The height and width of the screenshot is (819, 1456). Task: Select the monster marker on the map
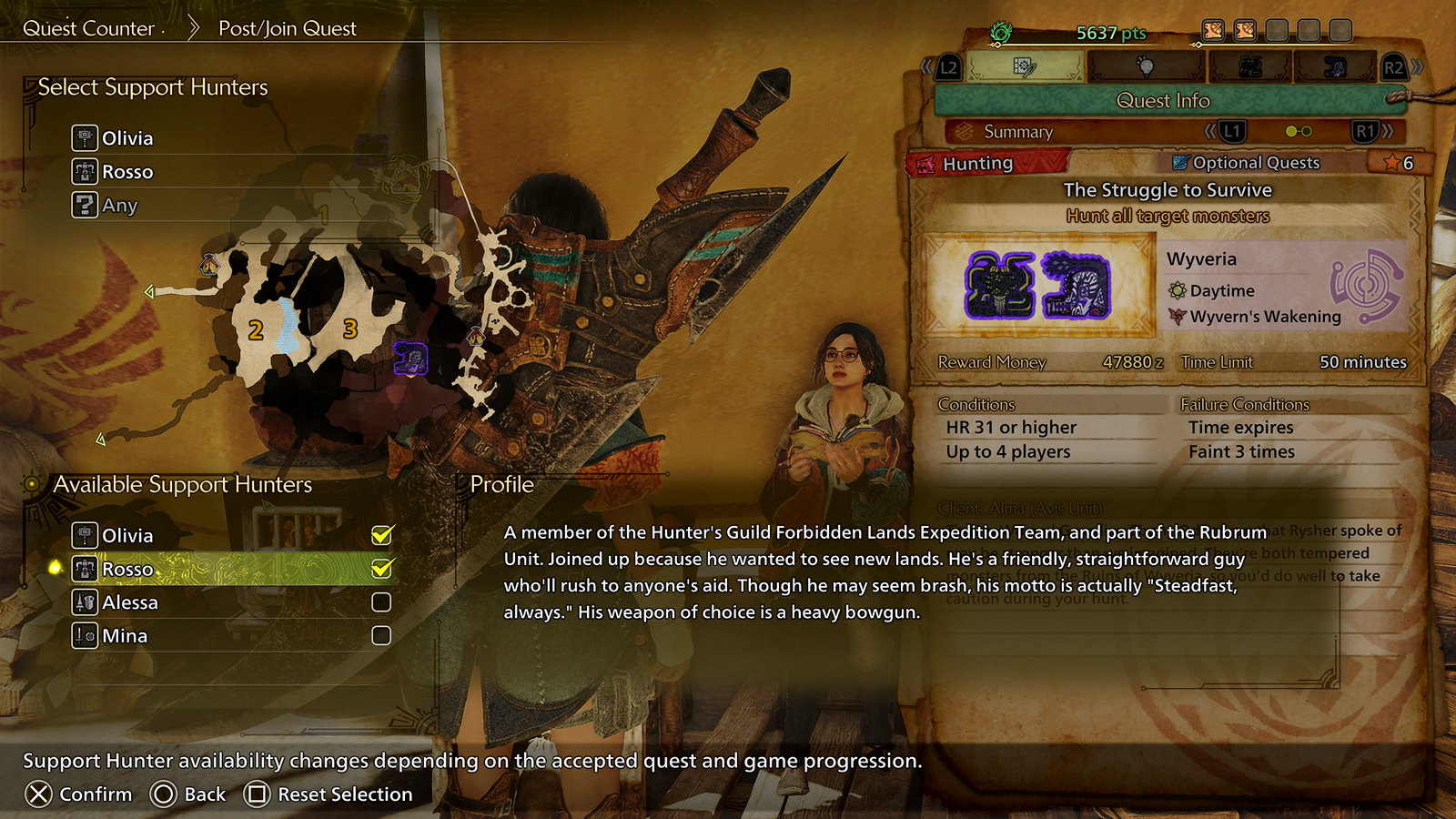[410, 358]
